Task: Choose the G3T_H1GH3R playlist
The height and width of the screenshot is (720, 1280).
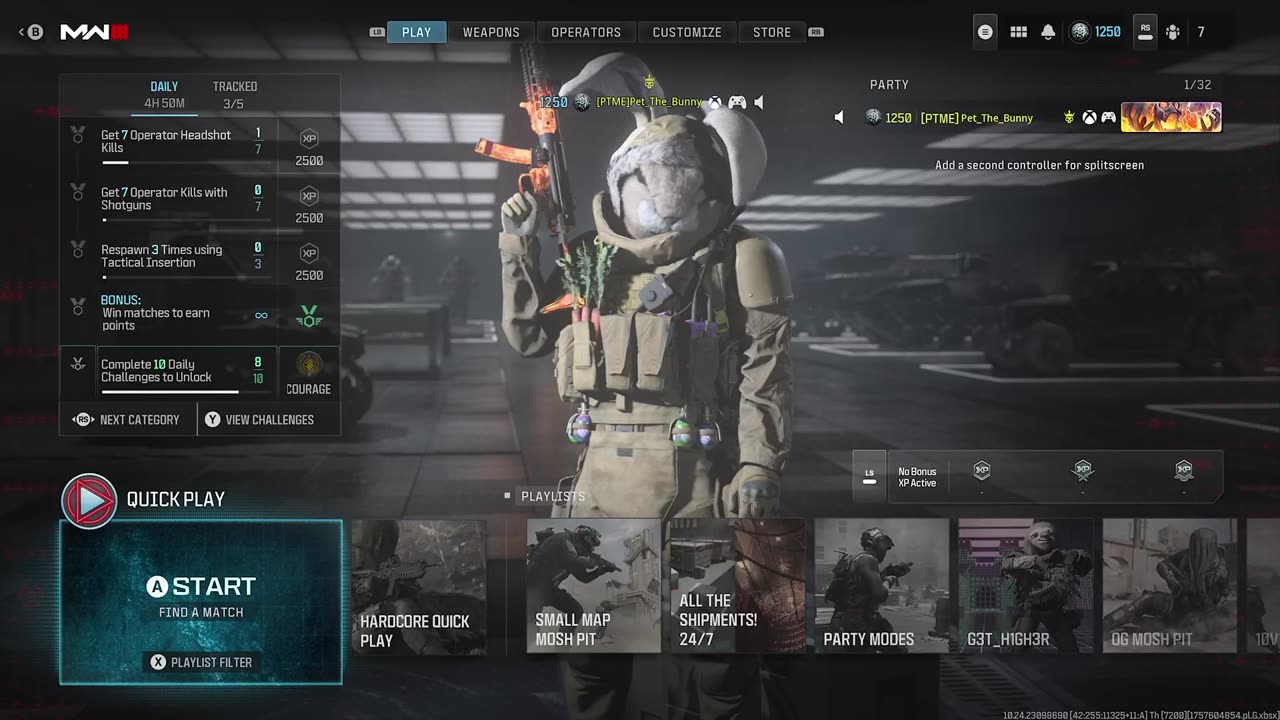Action: click(1025, 586)
